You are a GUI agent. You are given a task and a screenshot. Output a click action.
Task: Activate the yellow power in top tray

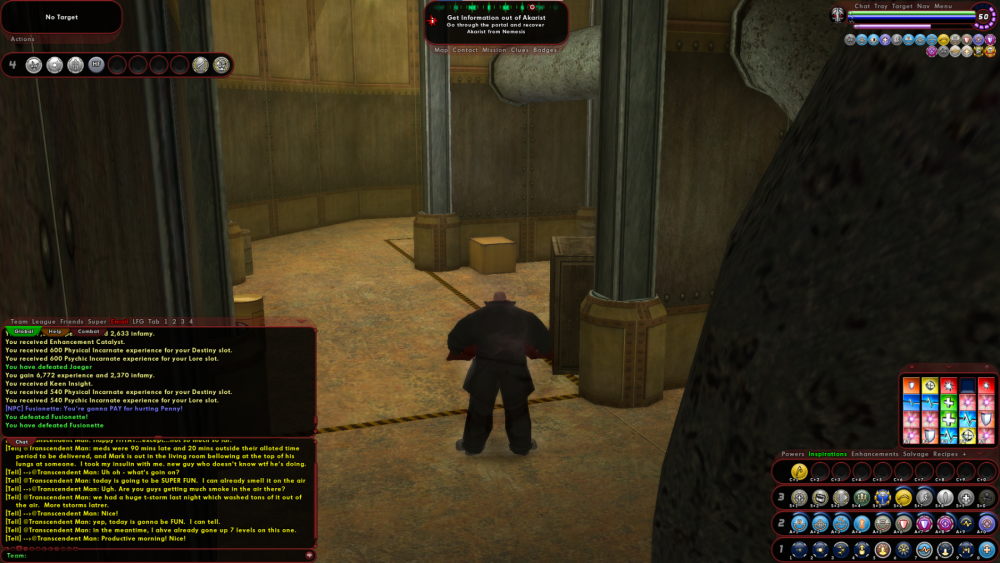tap(799, 471)
